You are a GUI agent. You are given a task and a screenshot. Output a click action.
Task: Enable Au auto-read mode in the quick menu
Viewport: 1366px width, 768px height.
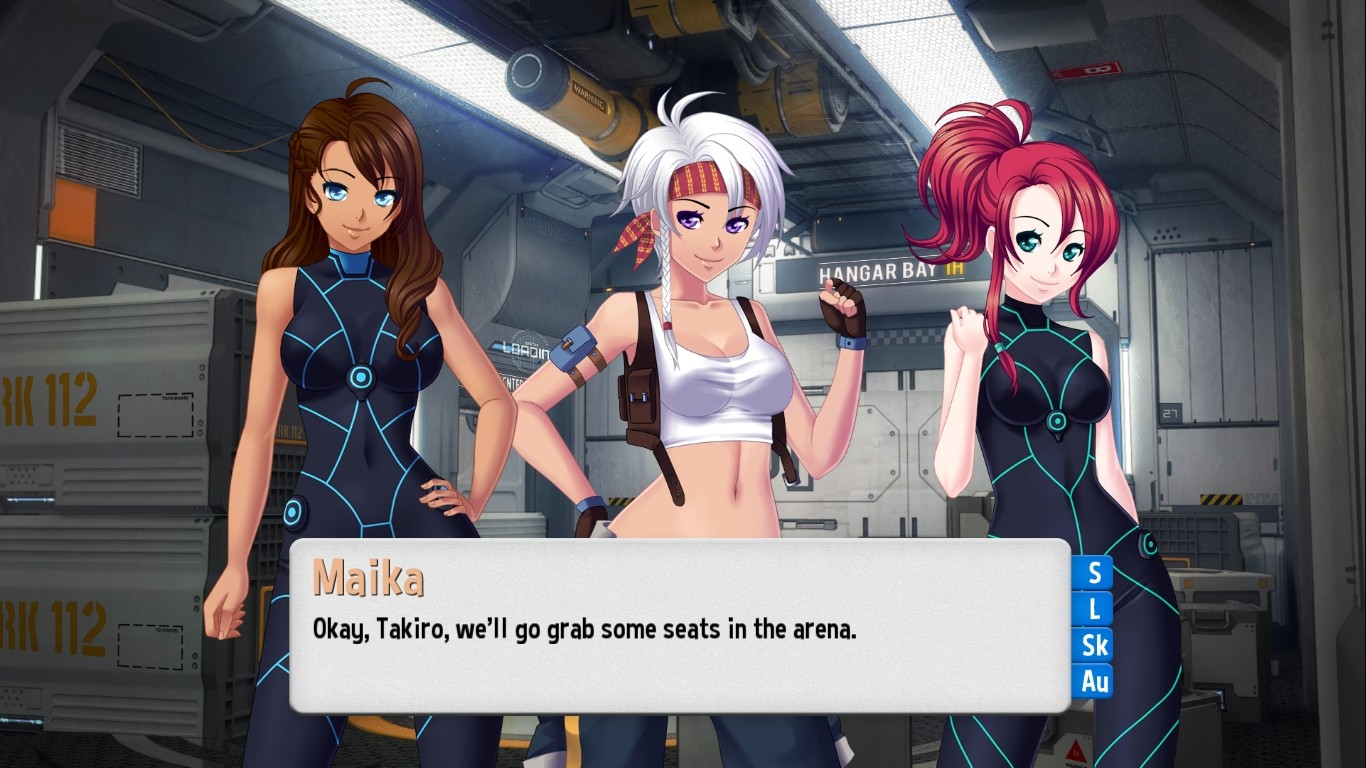1095,682
